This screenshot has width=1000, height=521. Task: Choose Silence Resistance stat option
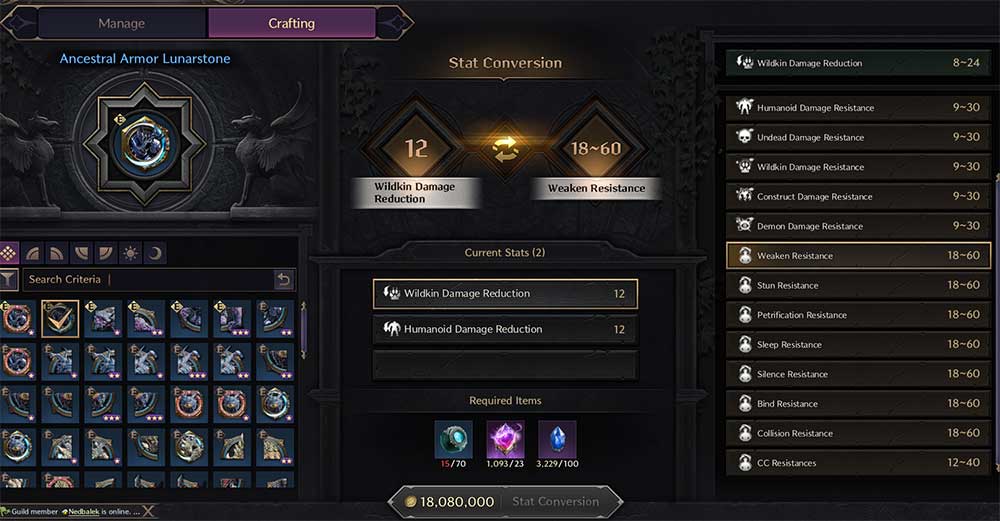click(x=858, y=374)
